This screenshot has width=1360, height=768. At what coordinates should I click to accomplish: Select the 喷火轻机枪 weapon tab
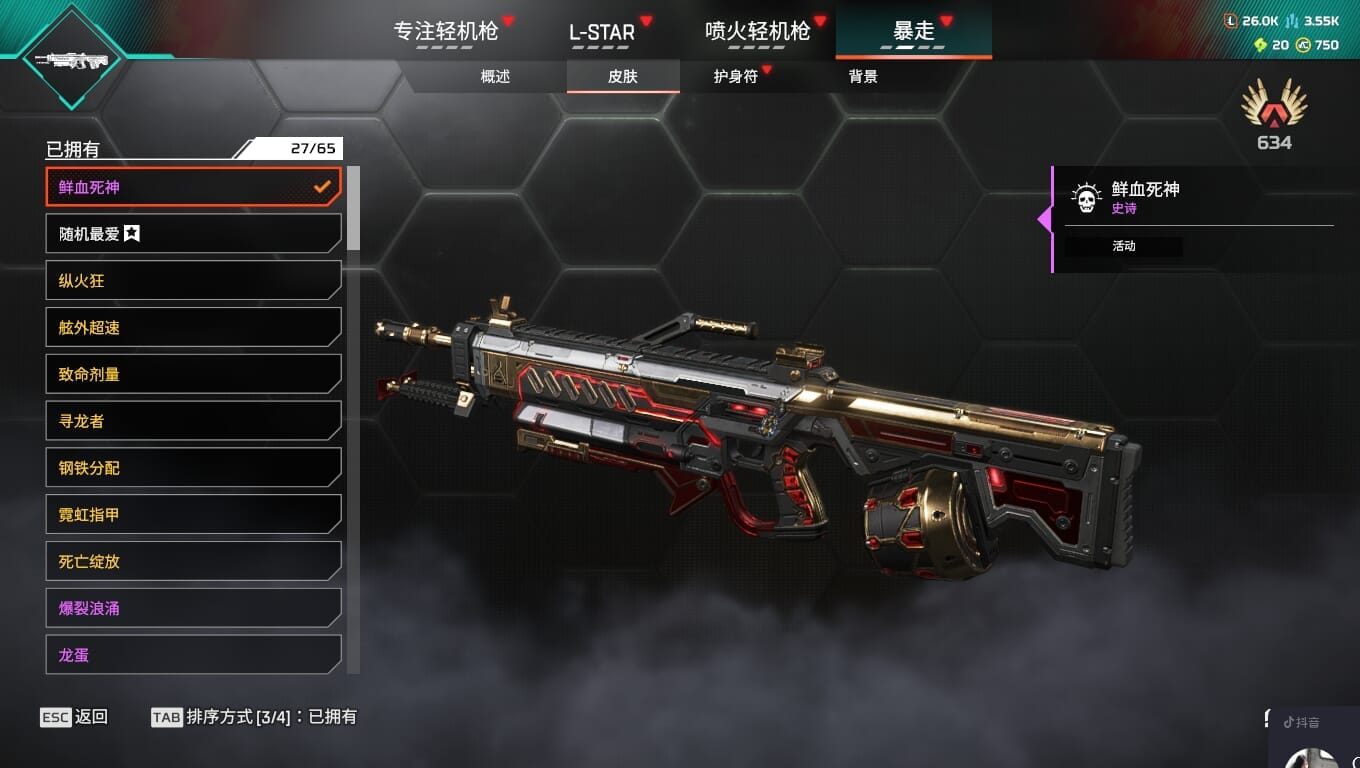758,31
